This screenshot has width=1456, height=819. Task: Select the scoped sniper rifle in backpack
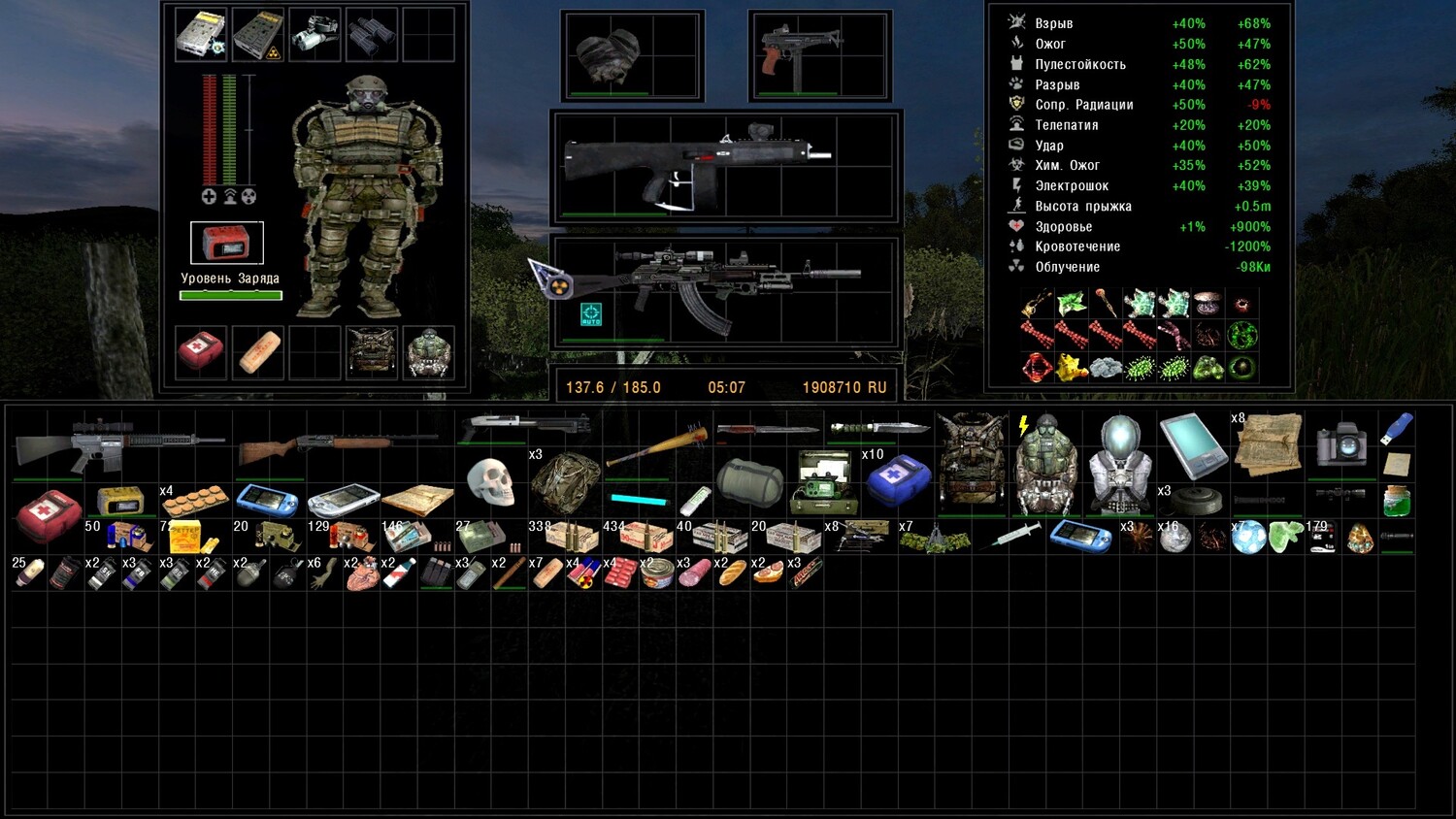[118, 442]
